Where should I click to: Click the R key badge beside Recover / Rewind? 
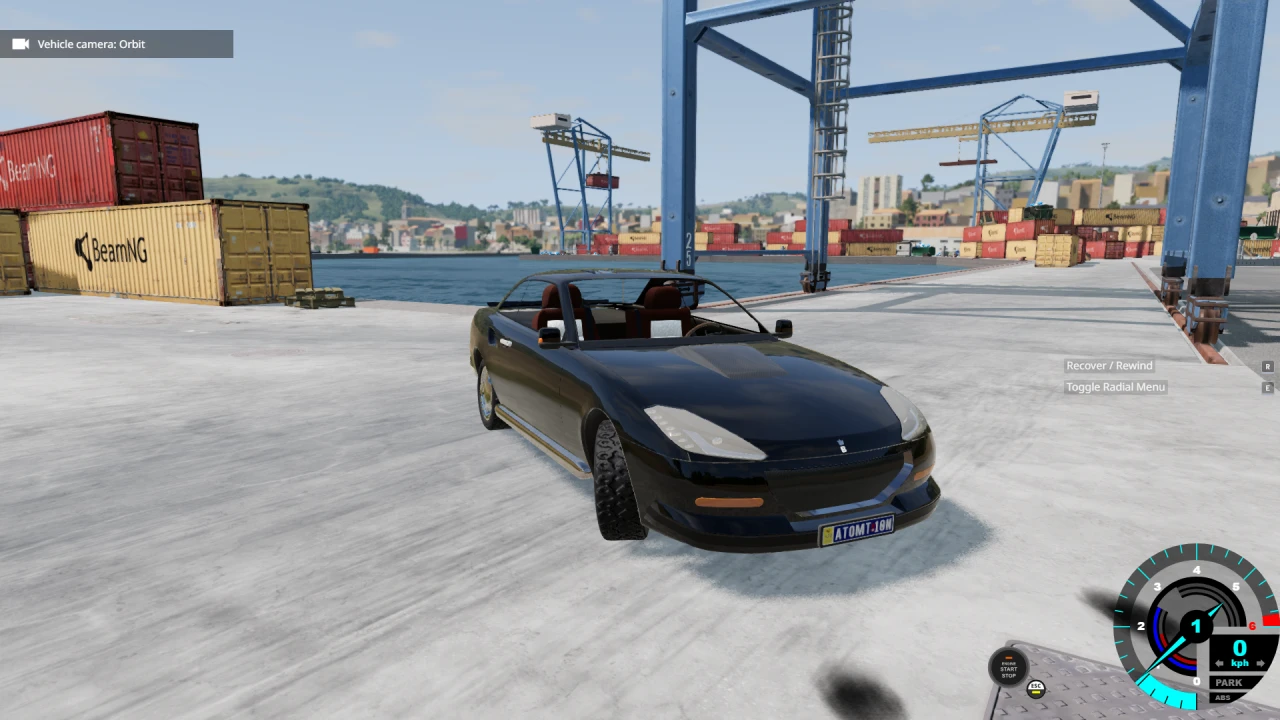point(1268,366)
